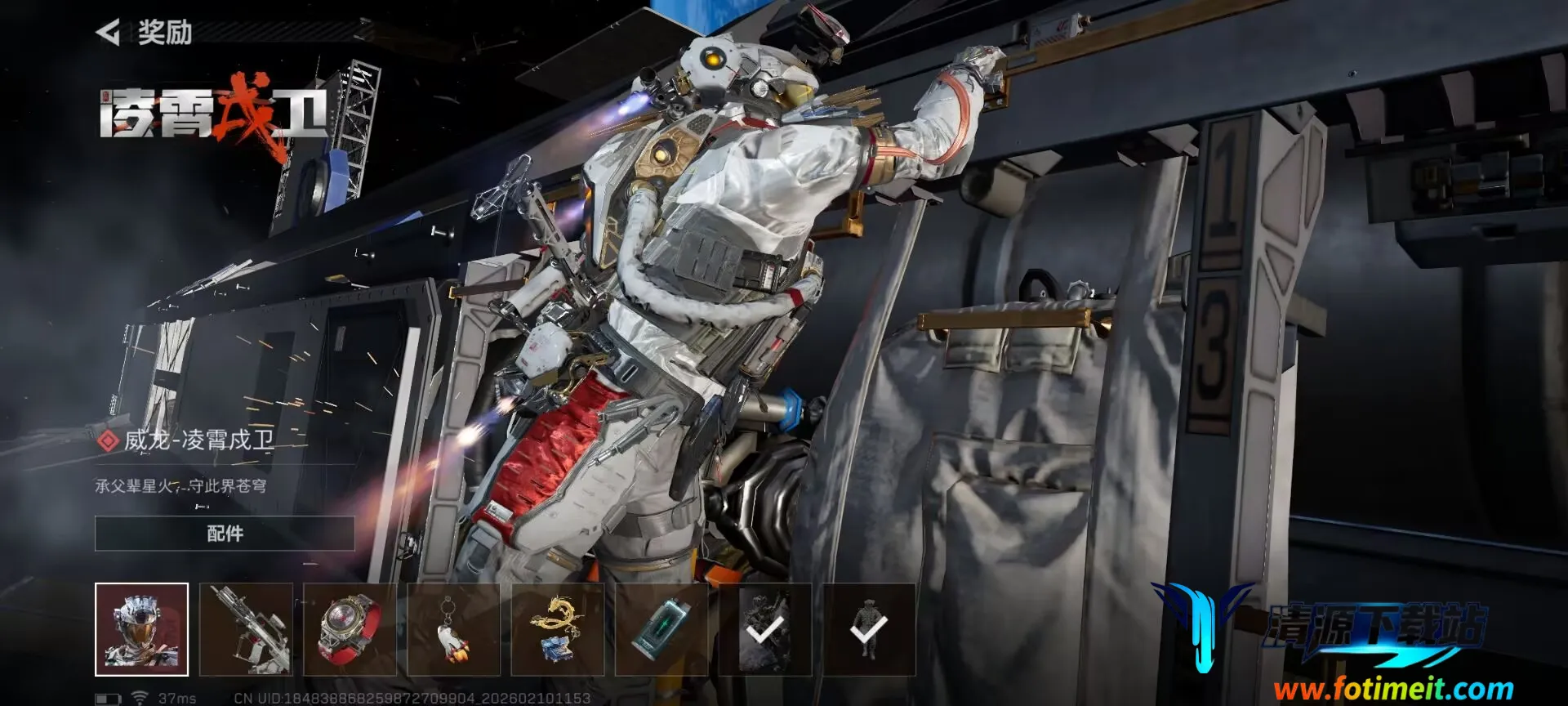Screen dimensions: 1568x706
Task: Choose the red-strap wristwatch reward
Action: pos(350,629)
